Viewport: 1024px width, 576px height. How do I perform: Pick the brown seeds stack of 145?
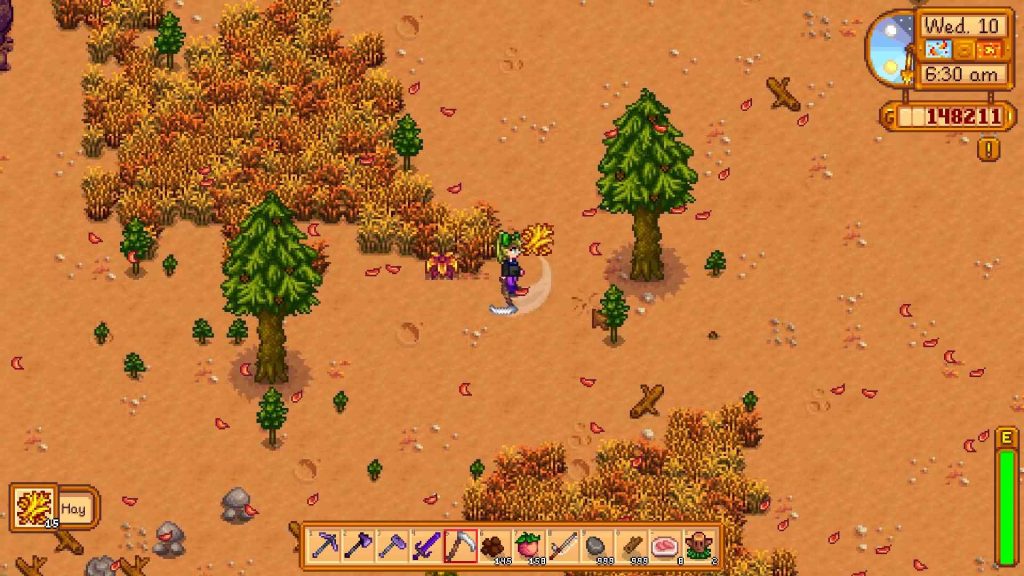pyautogui.click(x=495, y=545)
